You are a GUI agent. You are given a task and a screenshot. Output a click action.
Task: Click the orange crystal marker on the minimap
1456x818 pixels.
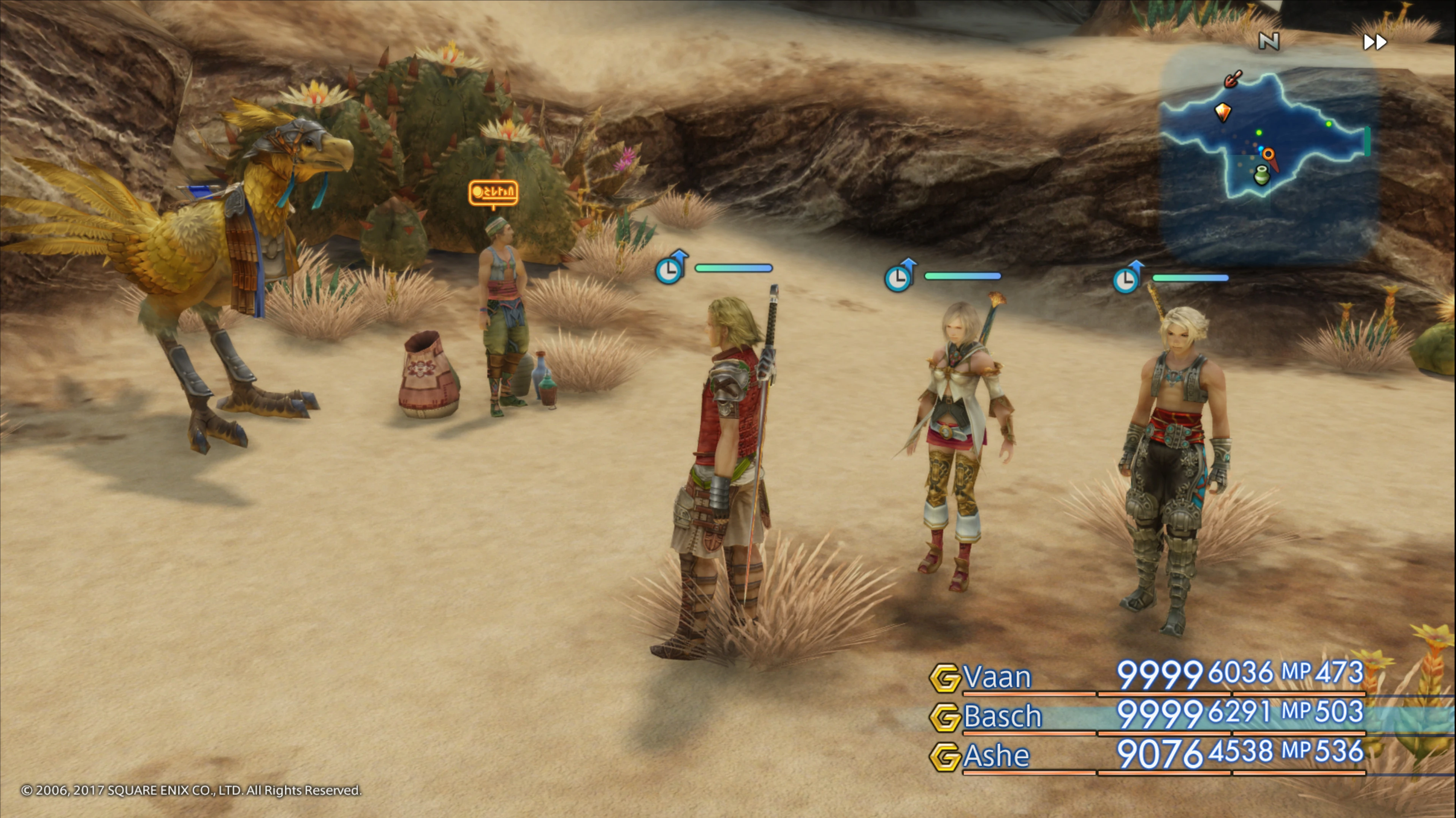pyautogui.click(x=1223, y=111)
